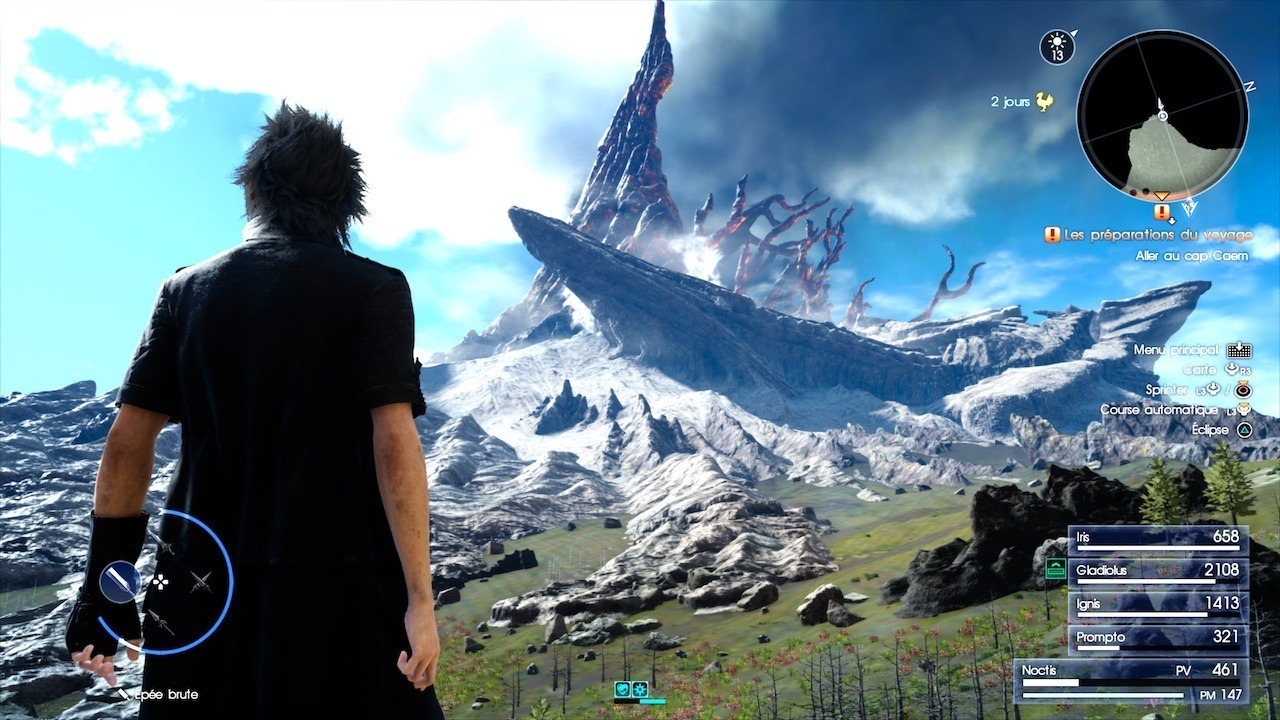Click the shield buff icon
Screen dimensions: 1280x720
pos(621,689)
